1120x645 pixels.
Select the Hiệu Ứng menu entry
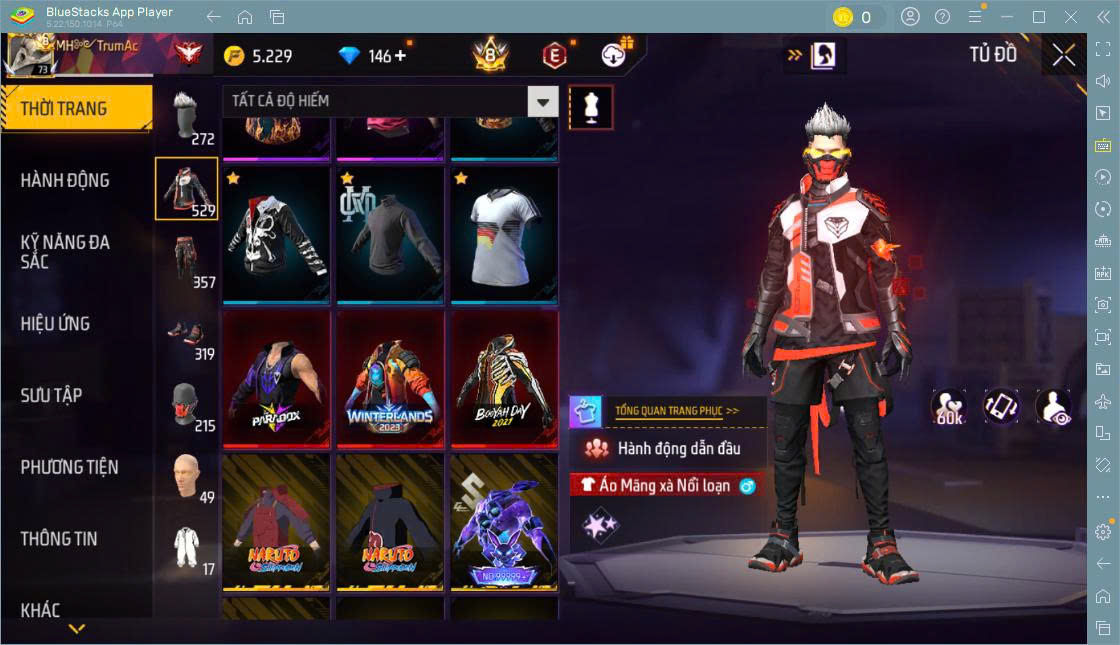(x=56, y=324)
